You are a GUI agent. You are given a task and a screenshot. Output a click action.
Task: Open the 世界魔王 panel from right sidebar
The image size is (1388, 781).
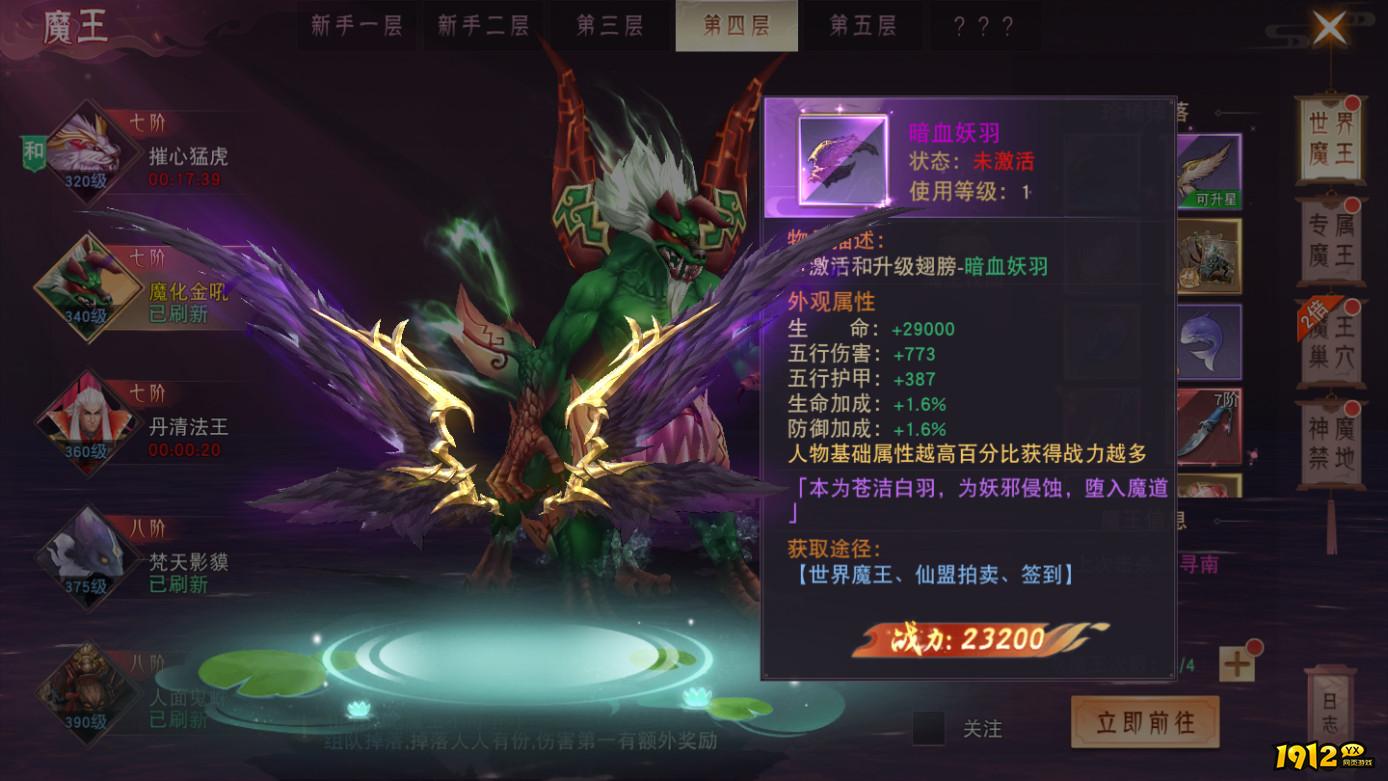click(x=1333, y=139)
